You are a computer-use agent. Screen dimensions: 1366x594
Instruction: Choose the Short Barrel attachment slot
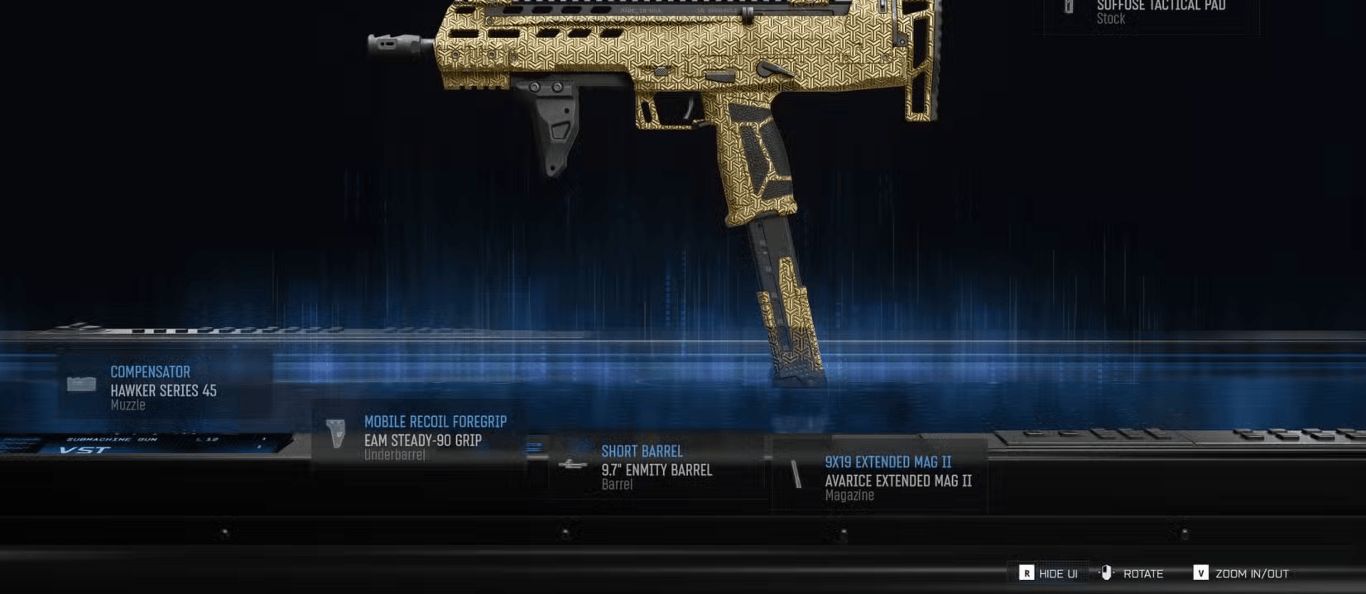coord(655,467)
